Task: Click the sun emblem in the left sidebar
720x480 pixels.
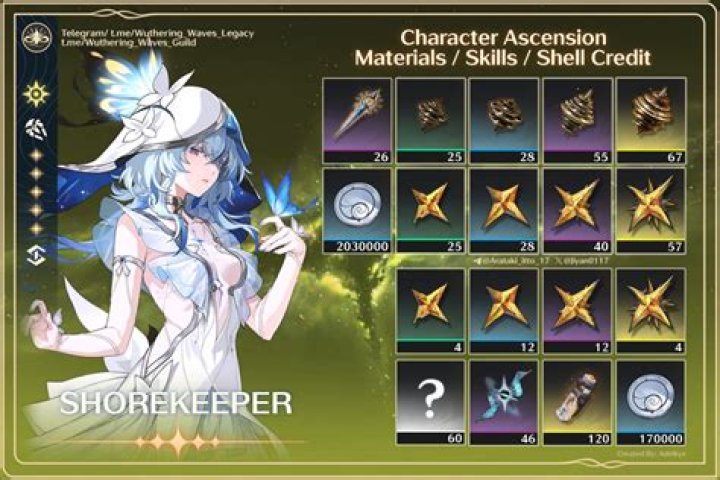Action: pyautogui.click(x=37, y=95)
